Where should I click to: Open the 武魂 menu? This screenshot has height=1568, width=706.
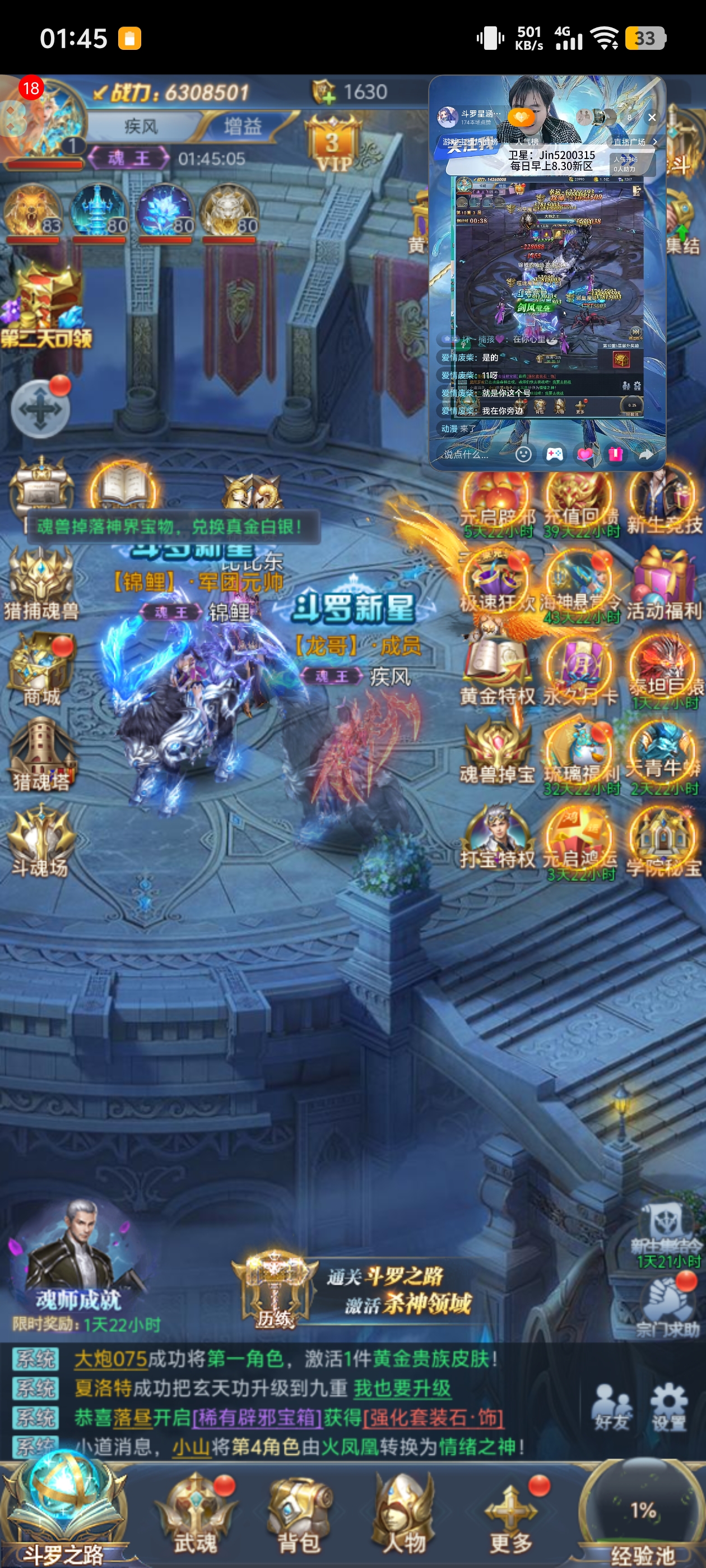pyautogui.click(x=196, y=1514)
